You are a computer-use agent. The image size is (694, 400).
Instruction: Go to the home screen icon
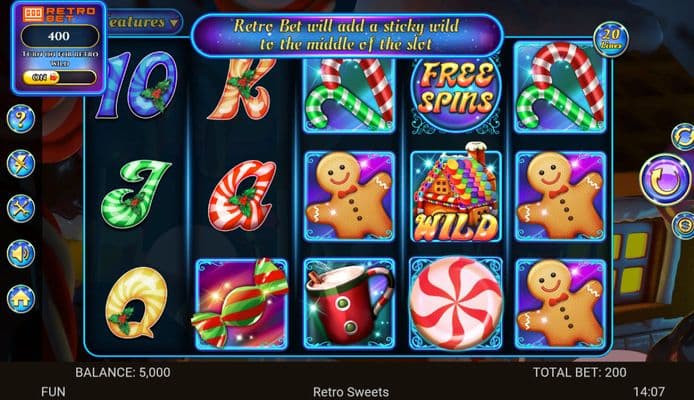pos(21,298)
